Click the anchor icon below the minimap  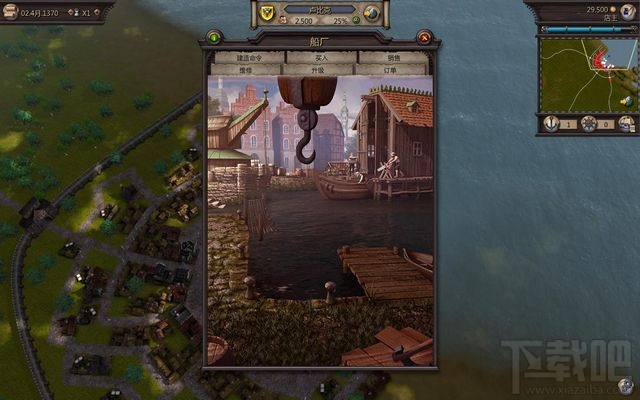(550, 123)
